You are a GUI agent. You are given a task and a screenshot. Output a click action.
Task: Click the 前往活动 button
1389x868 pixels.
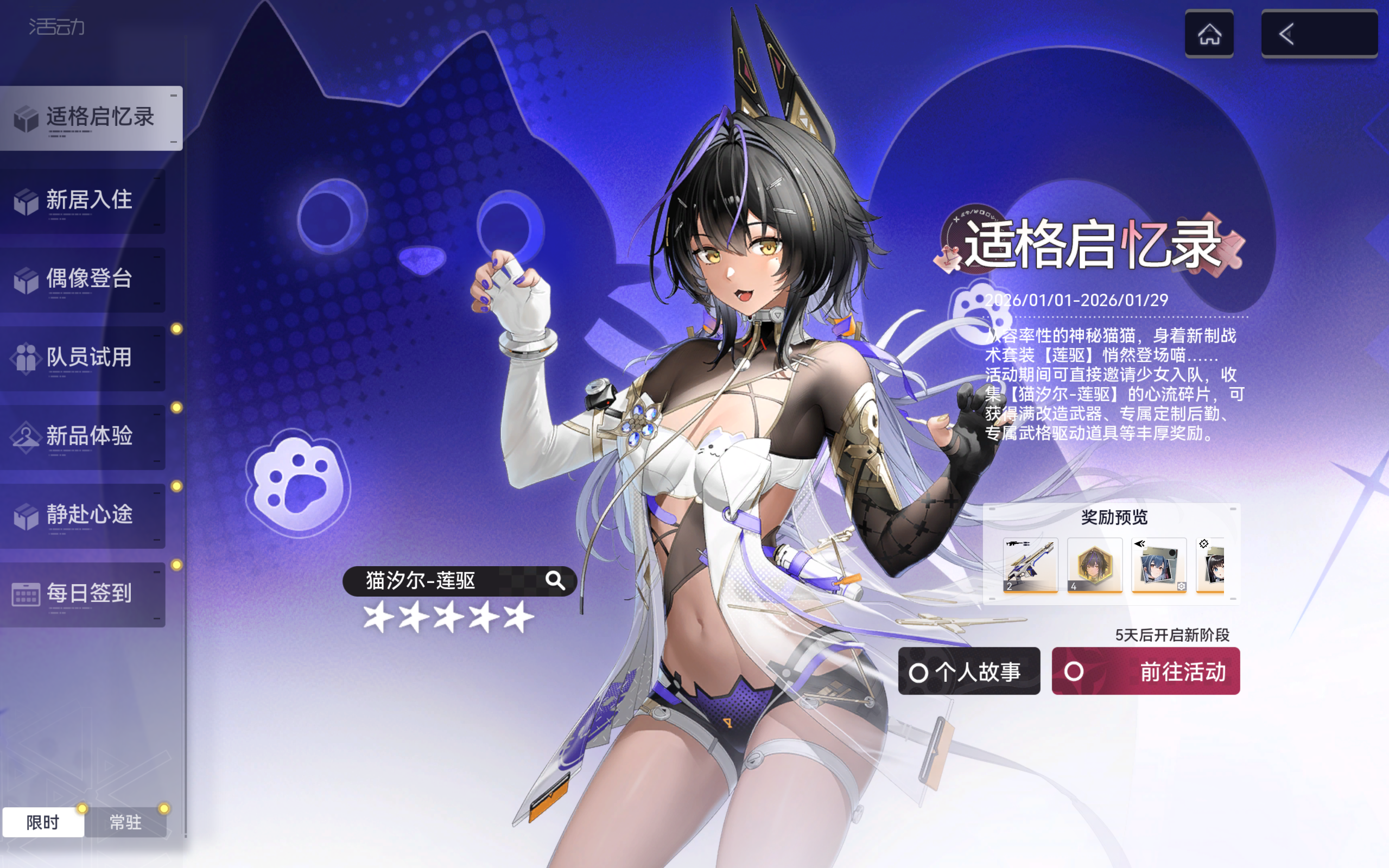[1146, 671]
